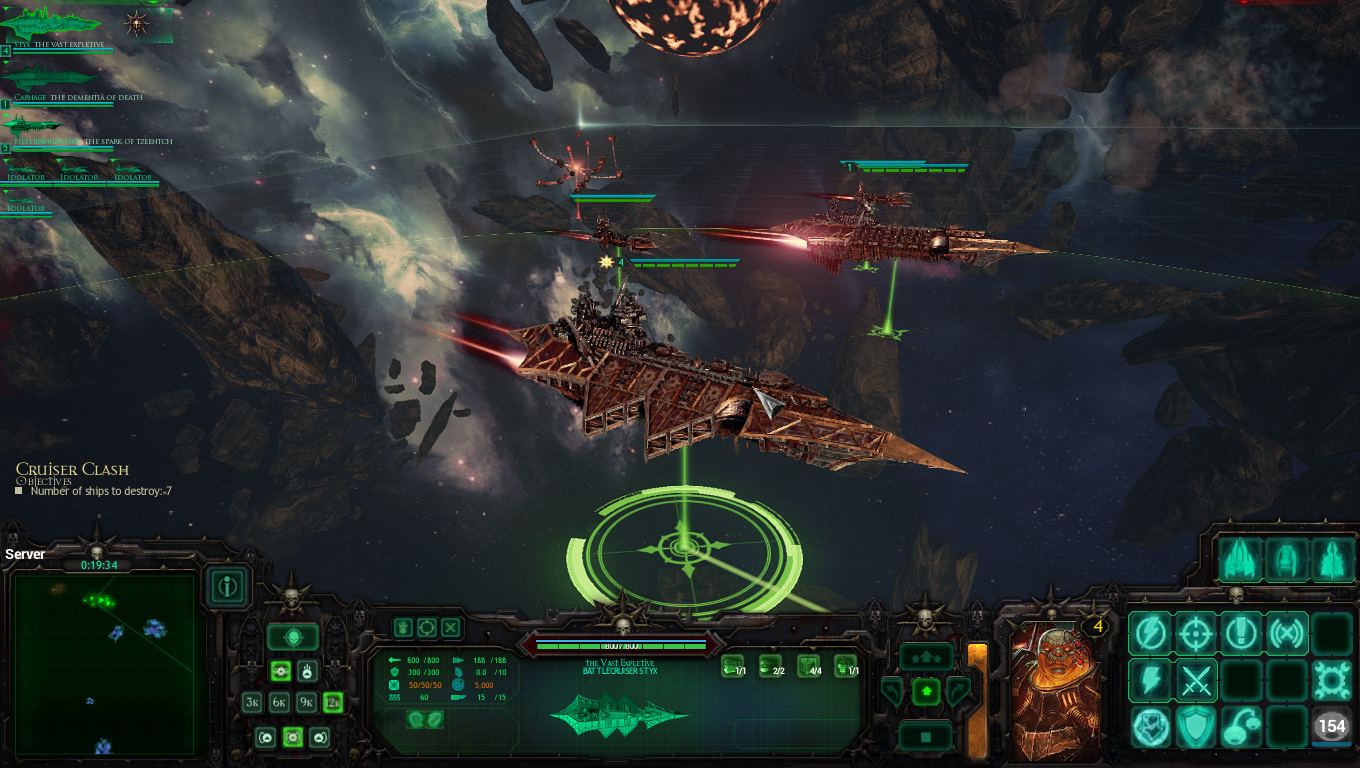Activate the Lightning Strike ability
This screenshot has width=1360, height=768.
coord(1151,680)
